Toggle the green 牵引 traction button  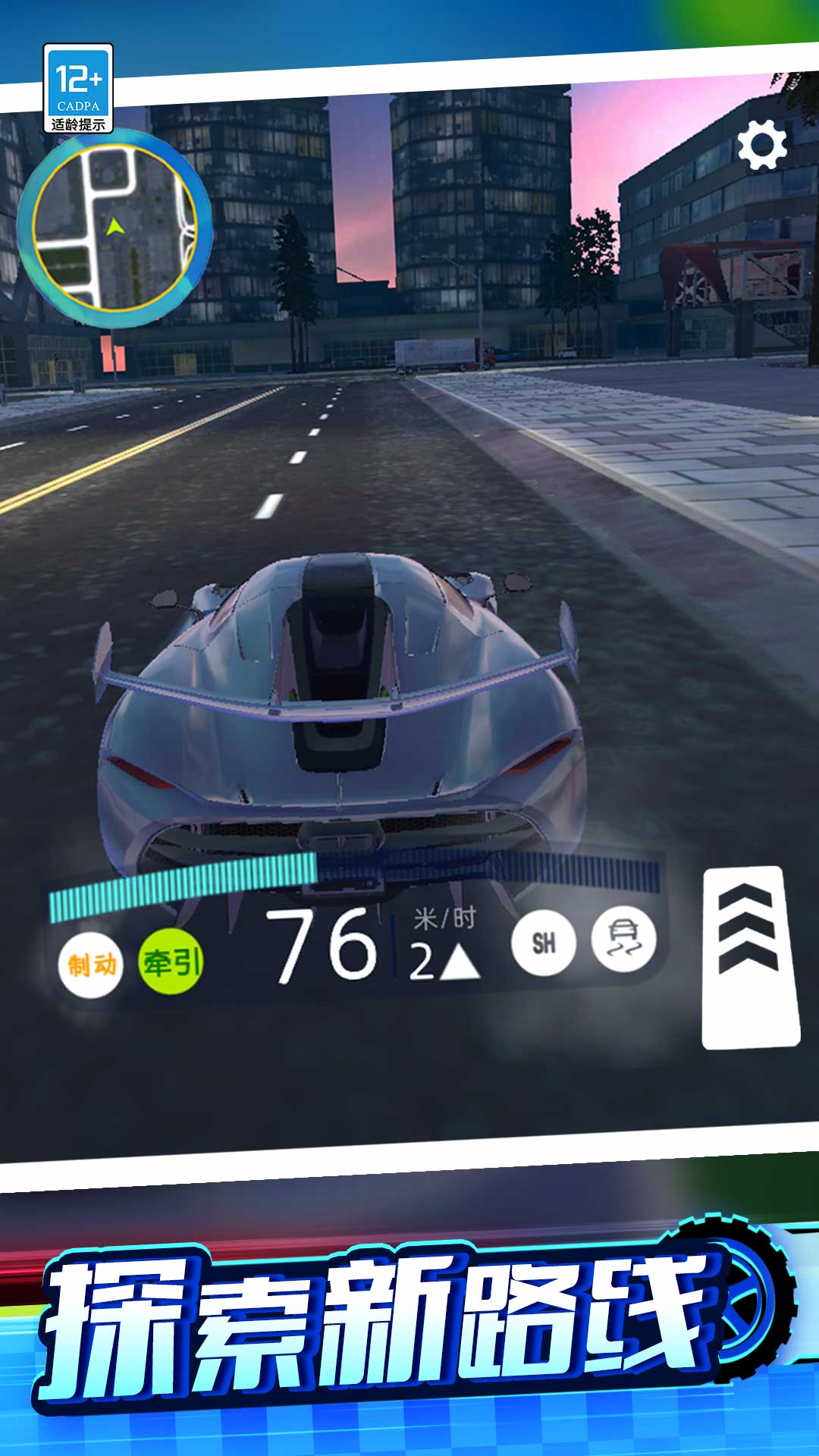pyautogui.click(x=171, y=963)
